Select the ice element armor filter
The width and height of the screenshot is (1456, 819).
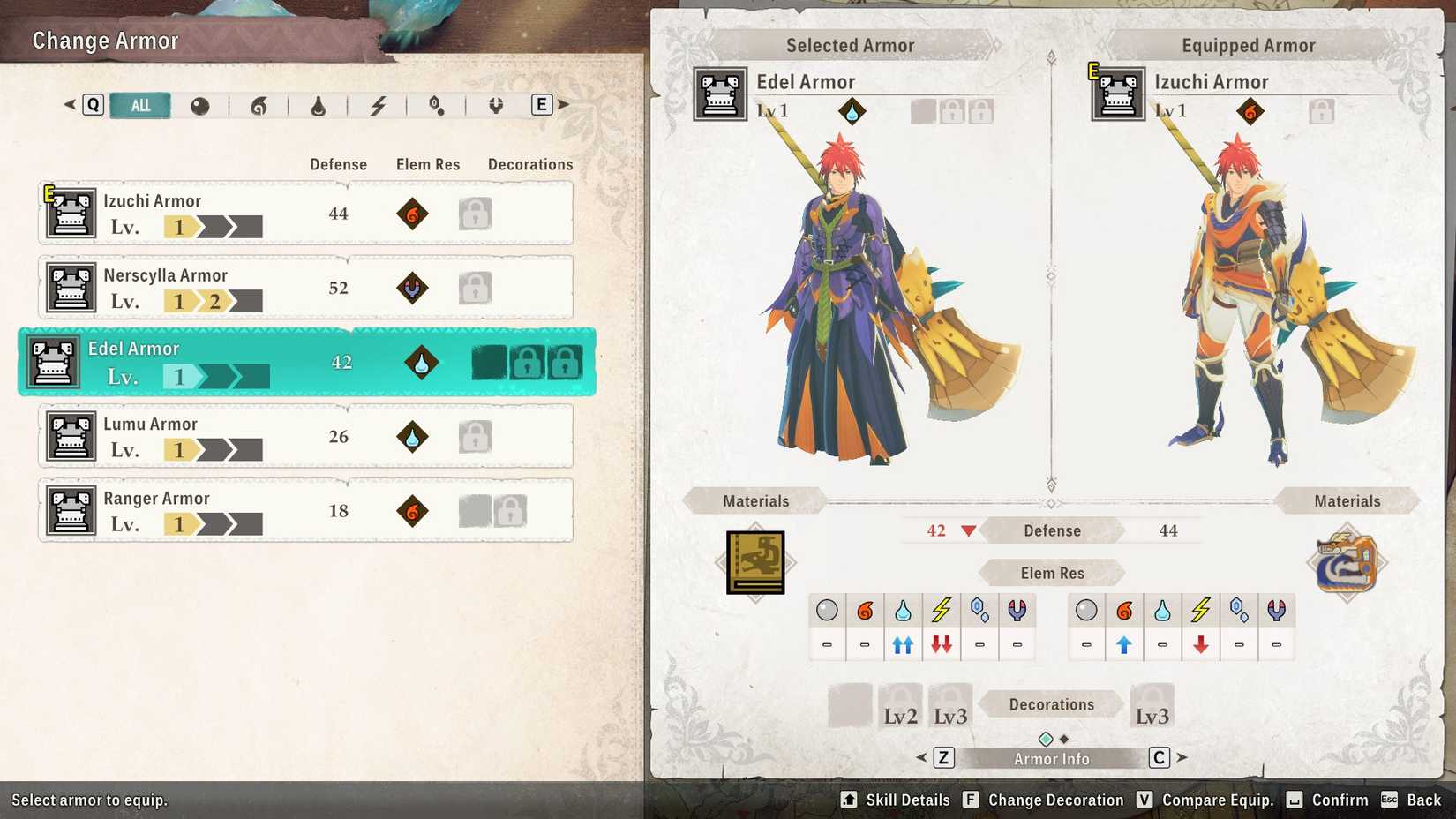click(436, 105)
